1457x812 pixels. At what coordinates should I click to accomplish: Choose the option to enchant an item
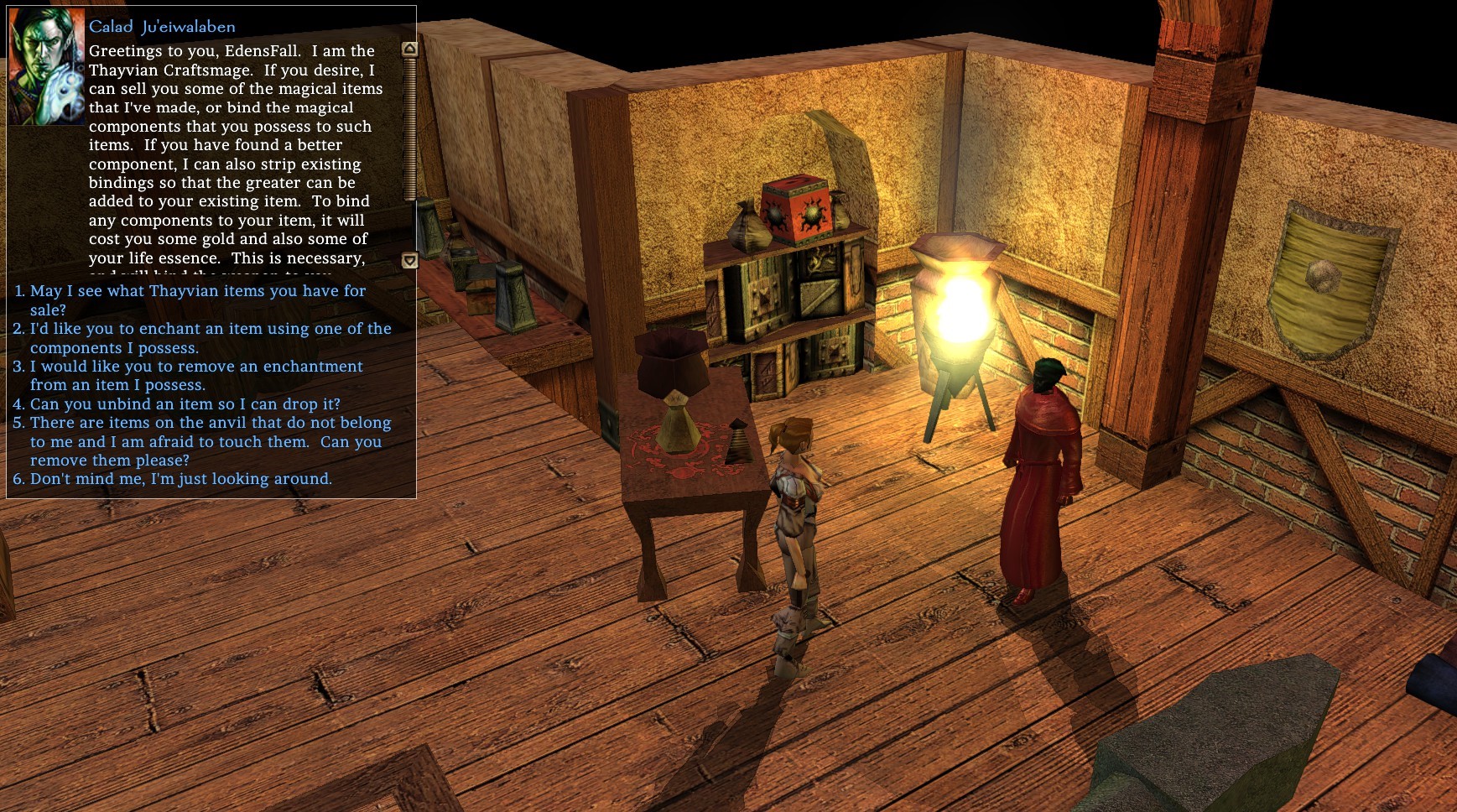(210, 329)
